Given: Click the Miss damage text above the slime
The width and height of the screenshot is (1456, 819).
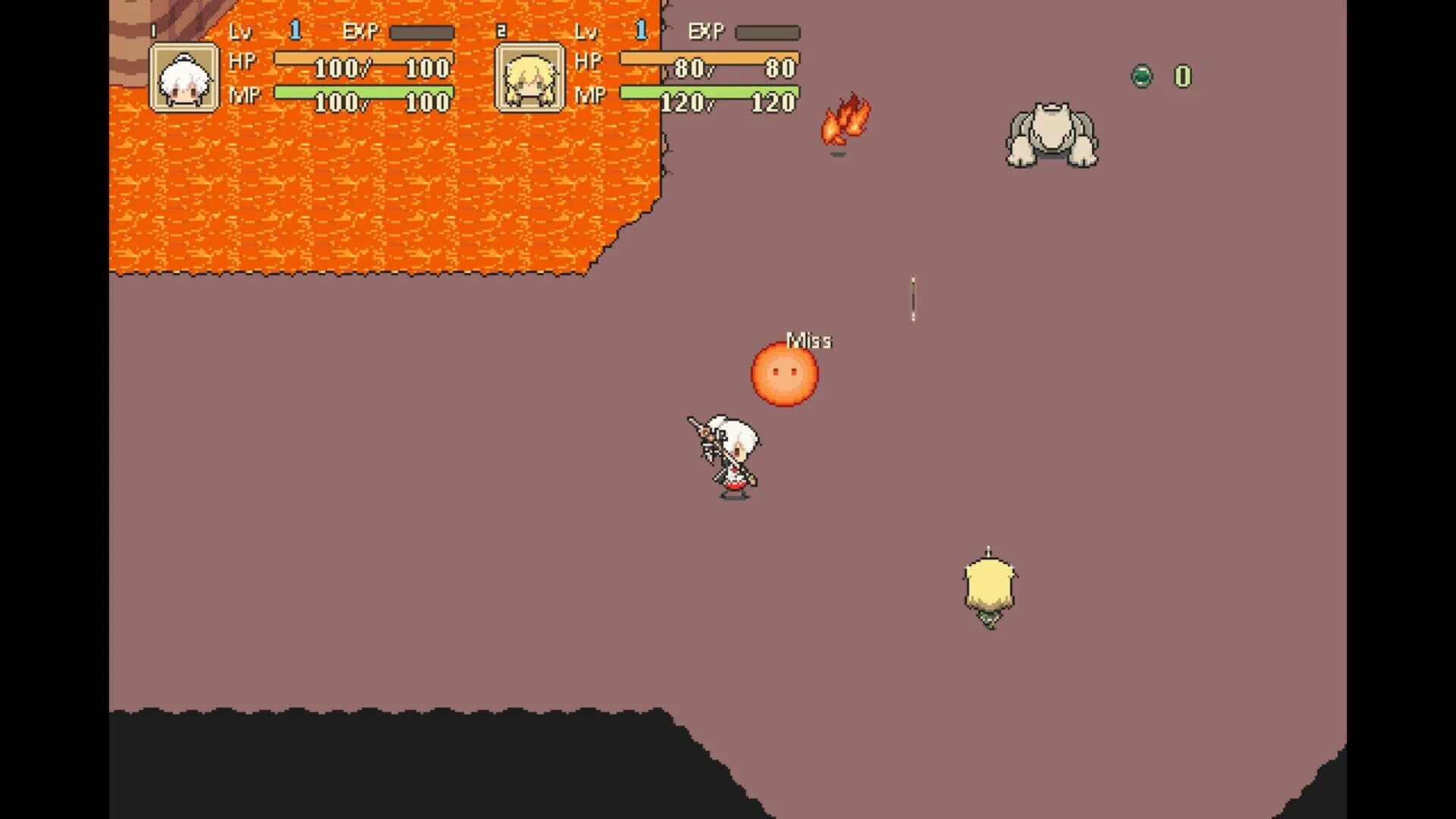Looking at the screenshot, I should click(808, 341).
